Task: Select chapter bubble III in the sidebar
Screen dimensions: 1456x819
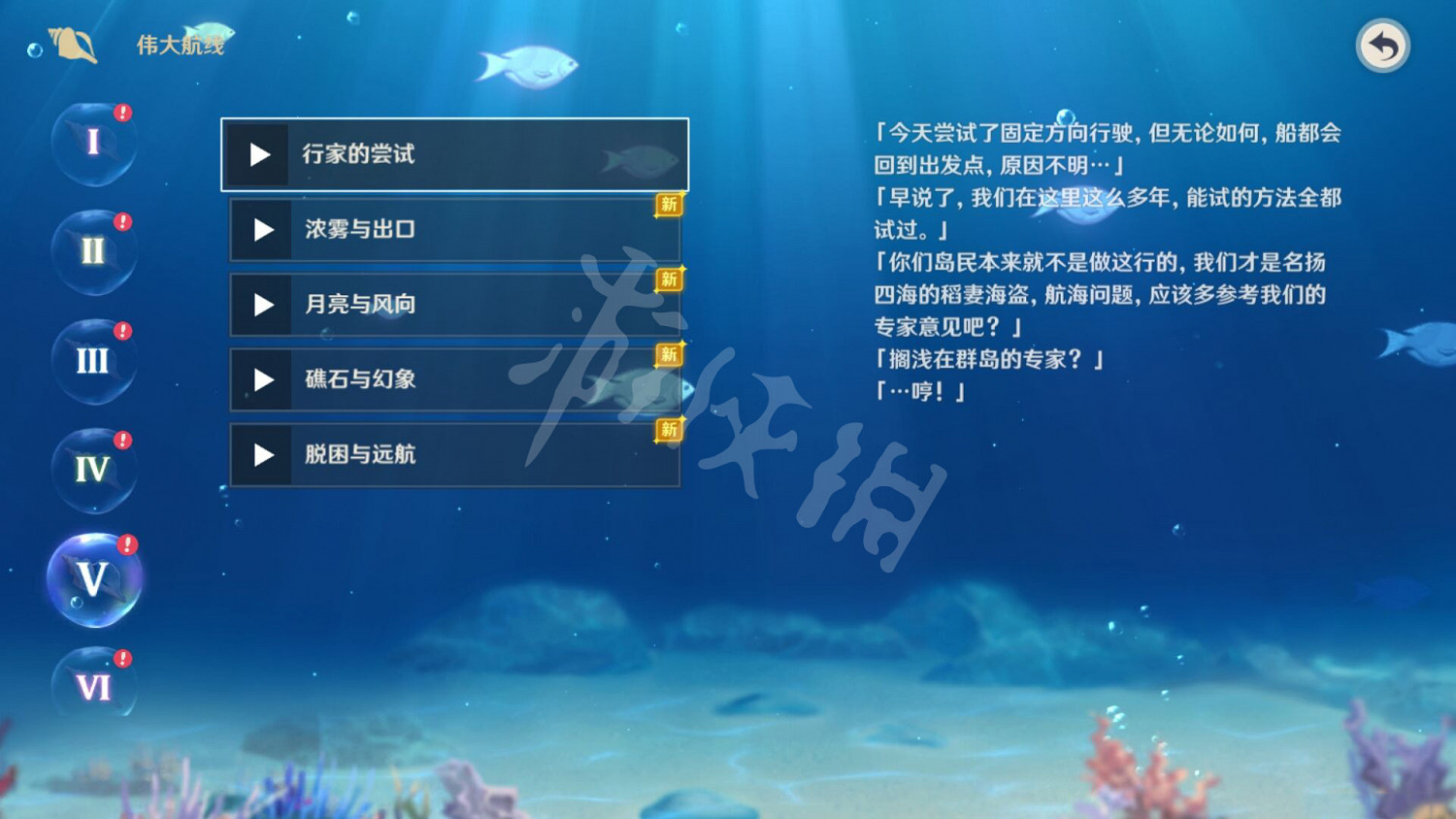Action: (x=93, y=361)
